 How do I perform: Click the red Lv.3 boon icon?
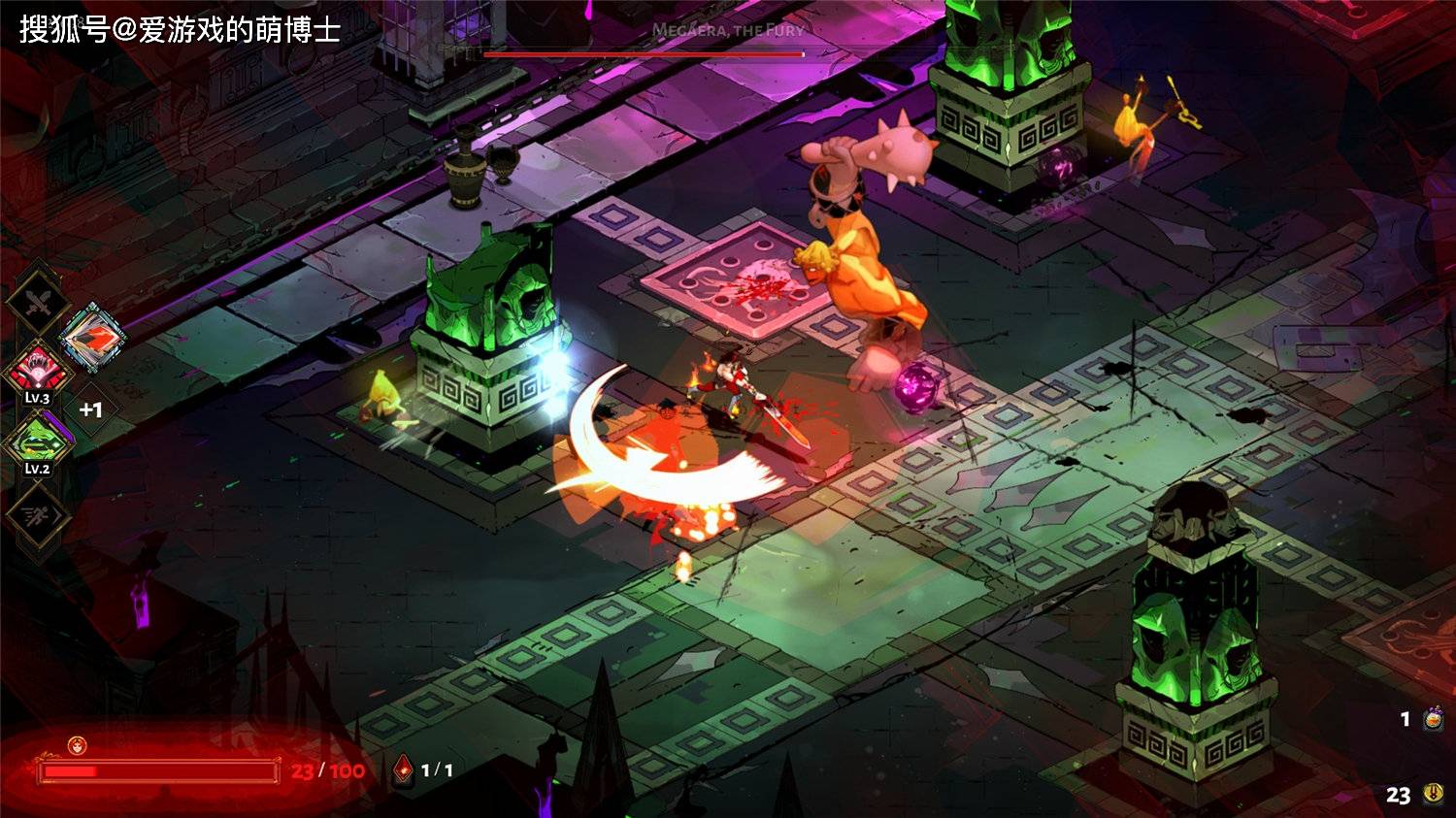(x=37, y=372)
